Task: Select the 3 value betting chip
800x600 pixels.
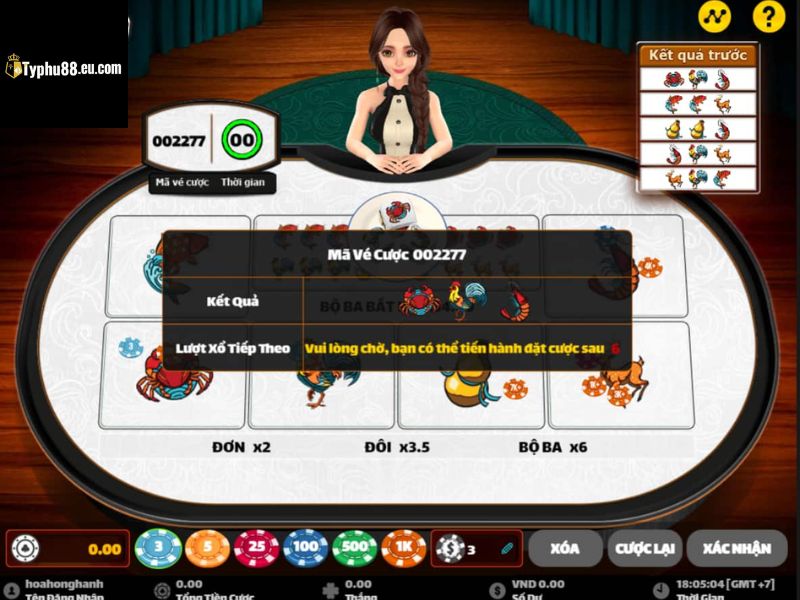Action: tap(158, 548)
